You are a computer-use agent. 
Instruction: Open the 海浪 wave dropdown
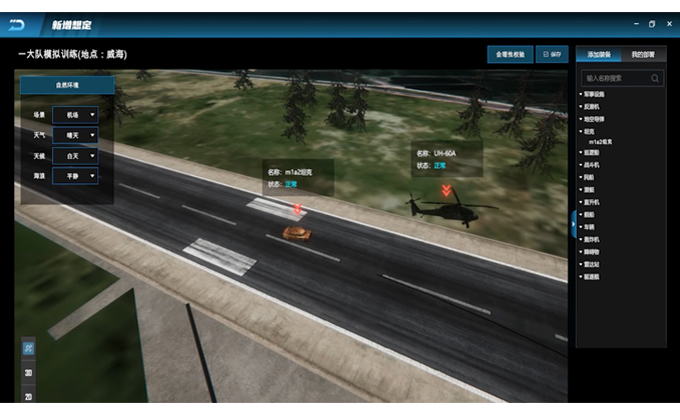[75, 177]
